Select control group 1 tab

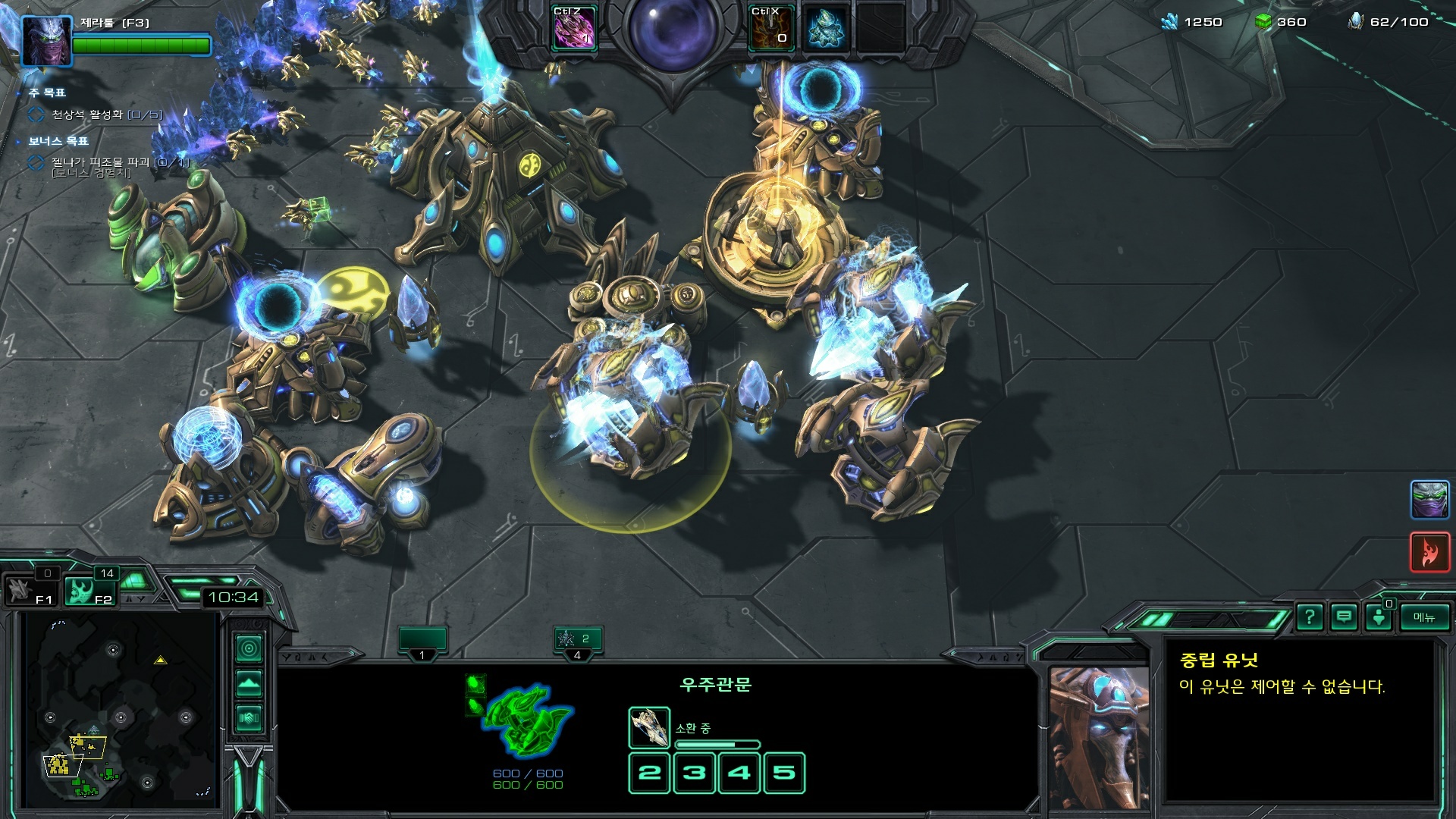422,642
